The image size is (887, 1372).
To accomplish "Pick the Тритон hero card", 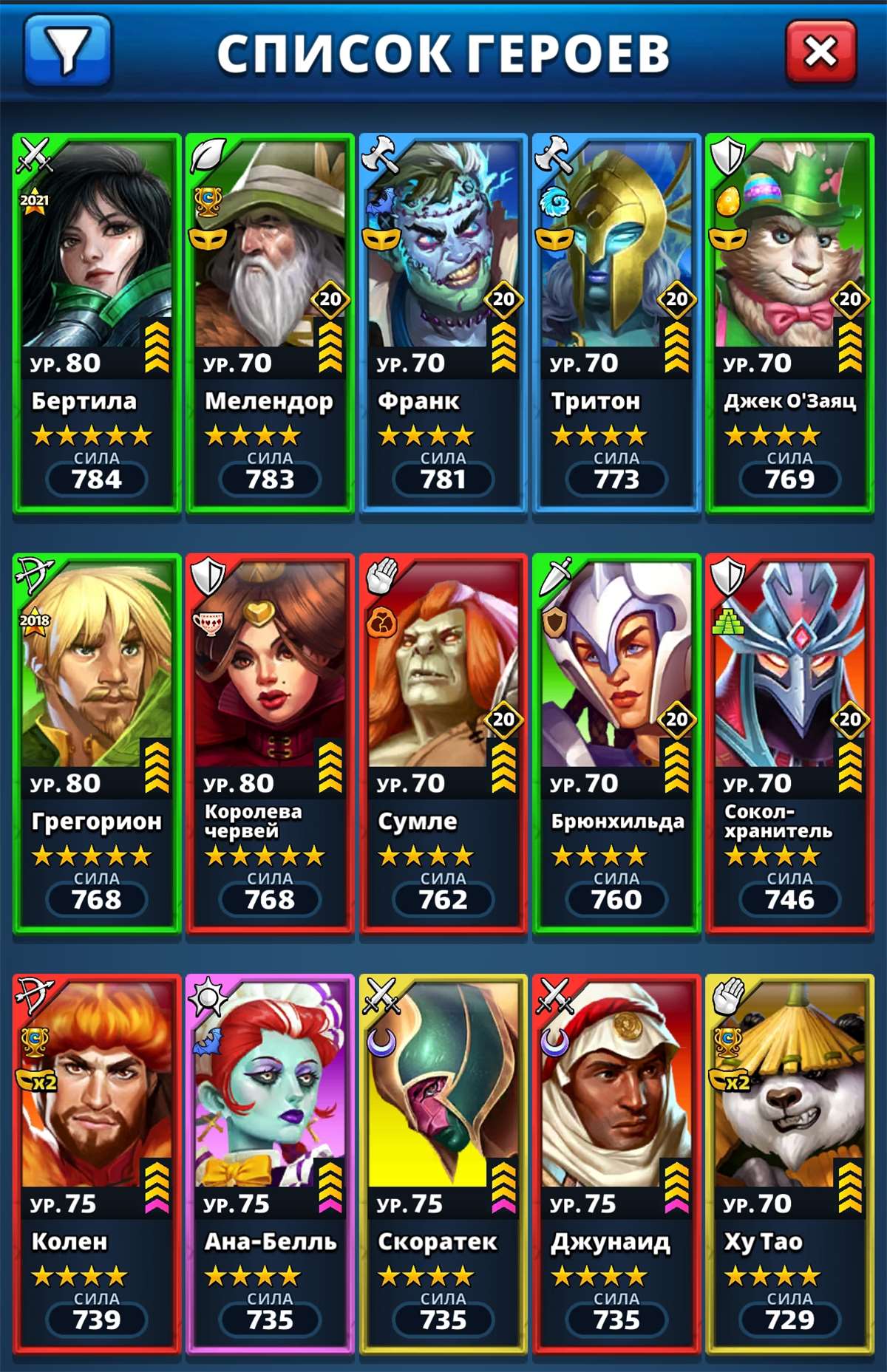I will (x=616, y=323).
